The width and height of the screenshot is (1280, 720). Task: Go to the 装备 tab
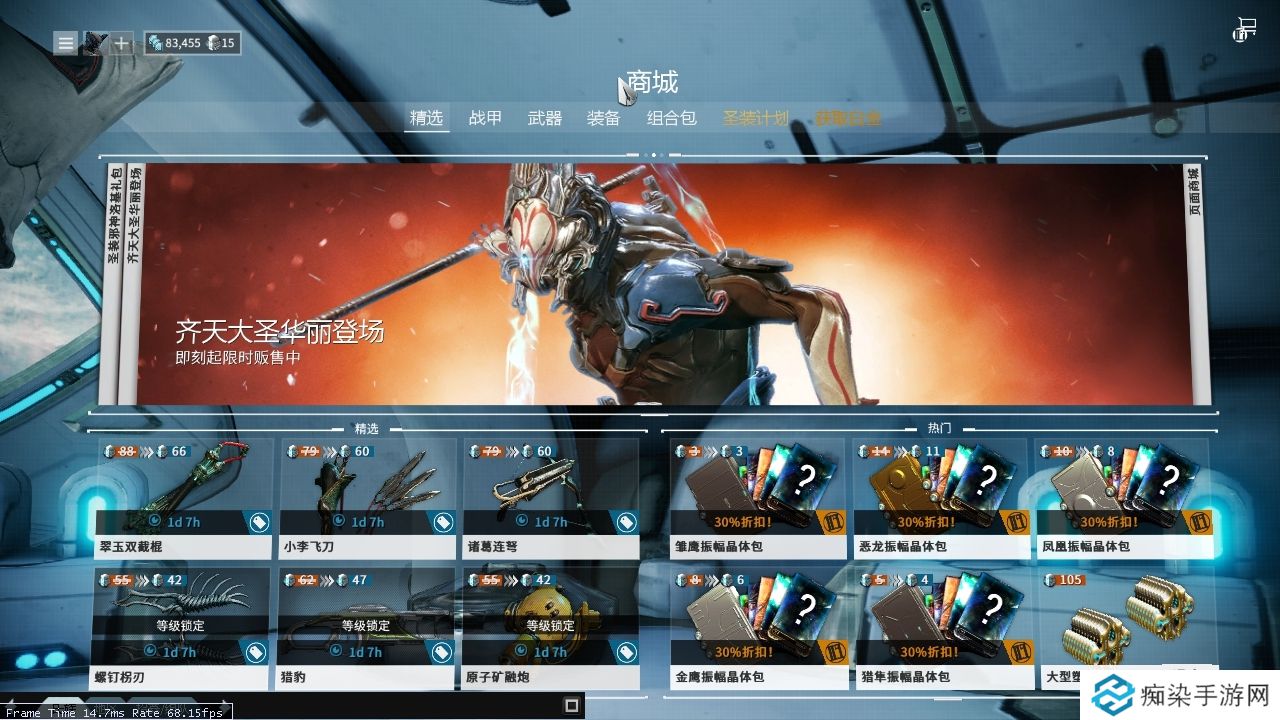(604, 118)
